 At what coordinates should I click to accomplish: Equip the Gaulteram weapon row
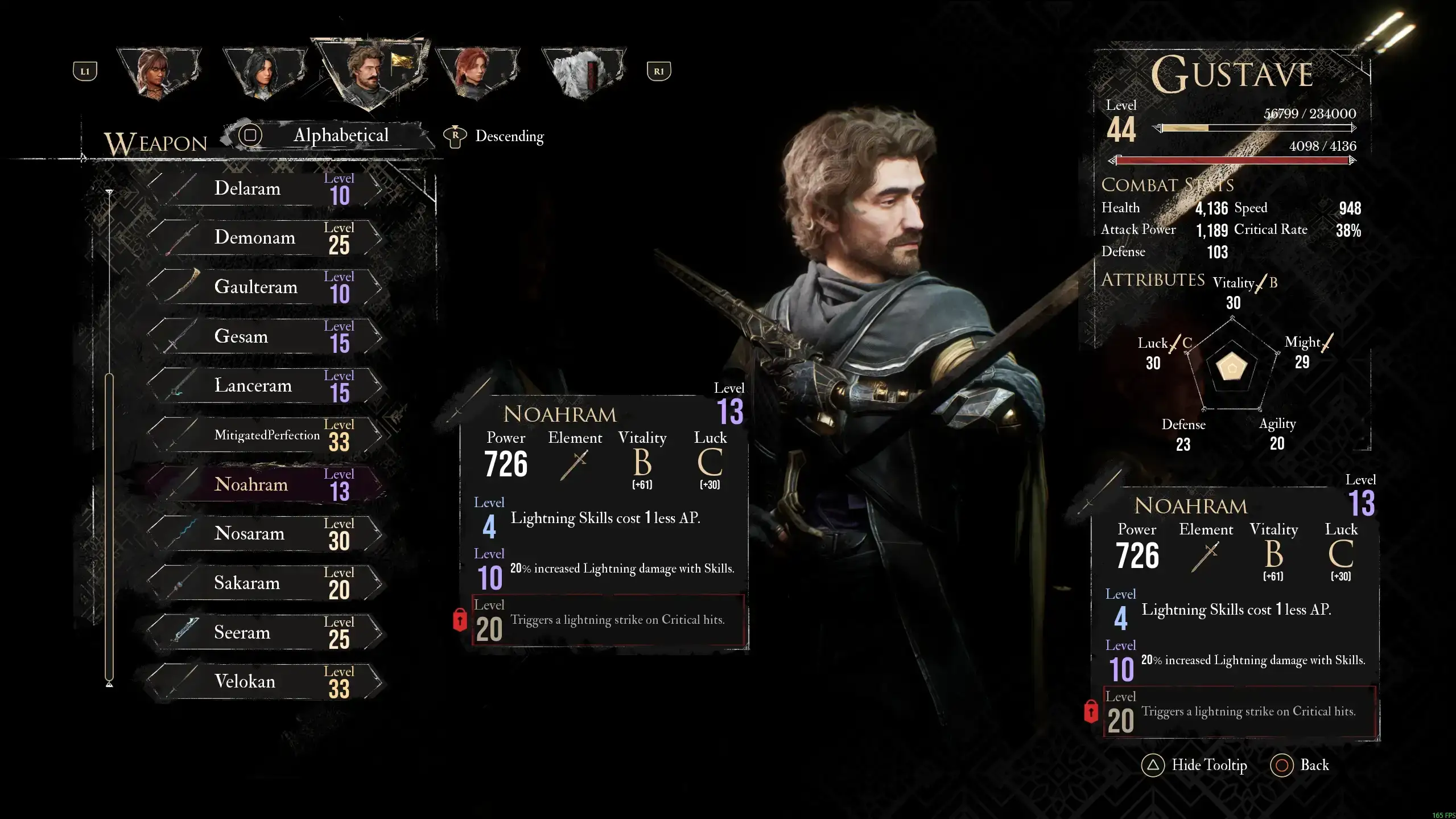pos(265,287)
